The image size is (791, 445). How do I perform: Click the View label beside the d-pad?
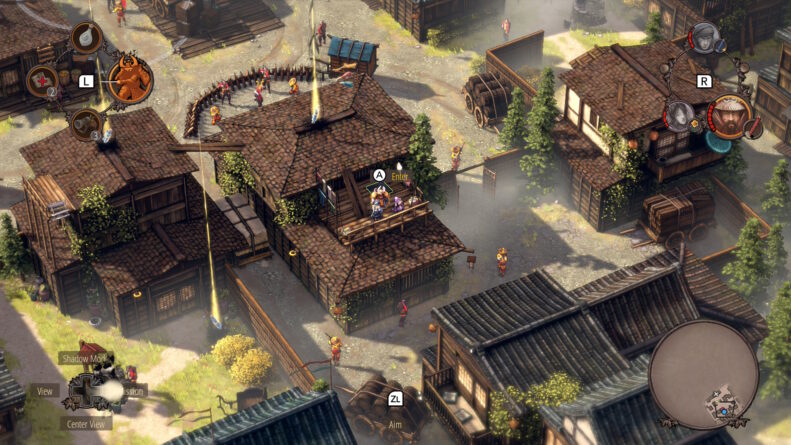45,391
